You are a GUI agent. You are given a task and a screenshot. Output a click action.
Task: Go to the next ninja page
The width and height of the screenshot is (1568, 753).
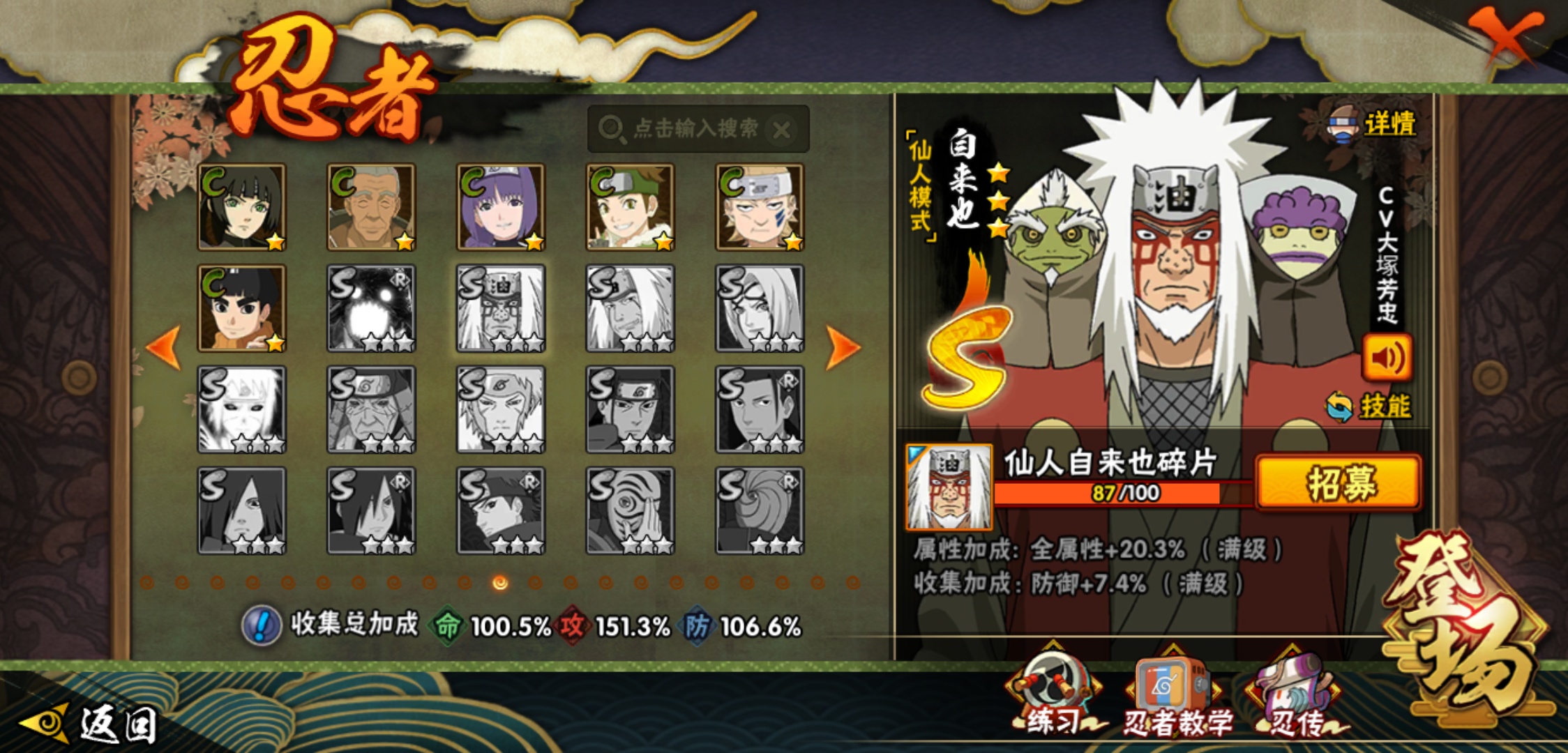click(x=842, y=347)
